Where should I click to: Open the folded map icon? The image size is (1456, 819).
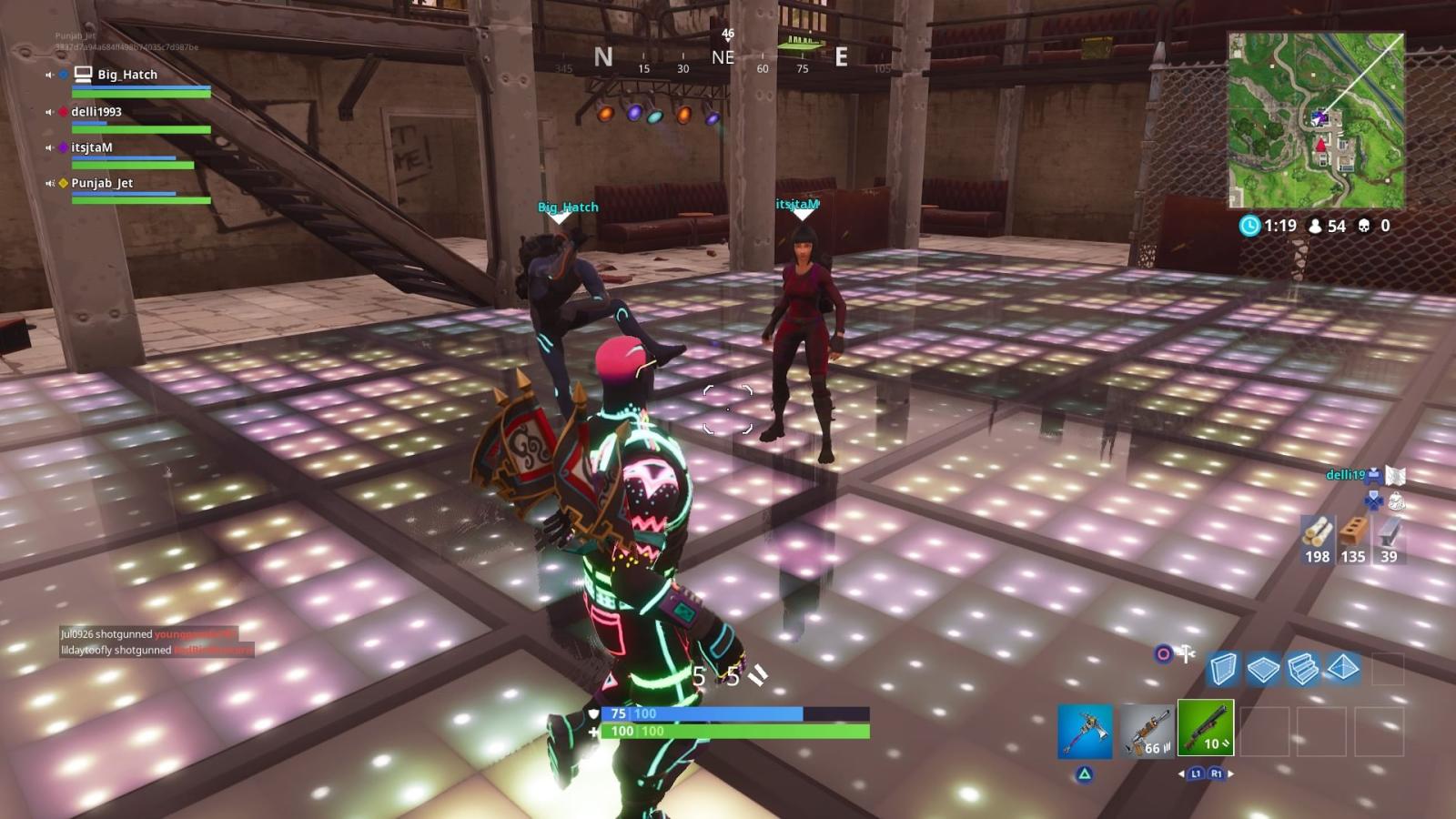[1395, 475]
